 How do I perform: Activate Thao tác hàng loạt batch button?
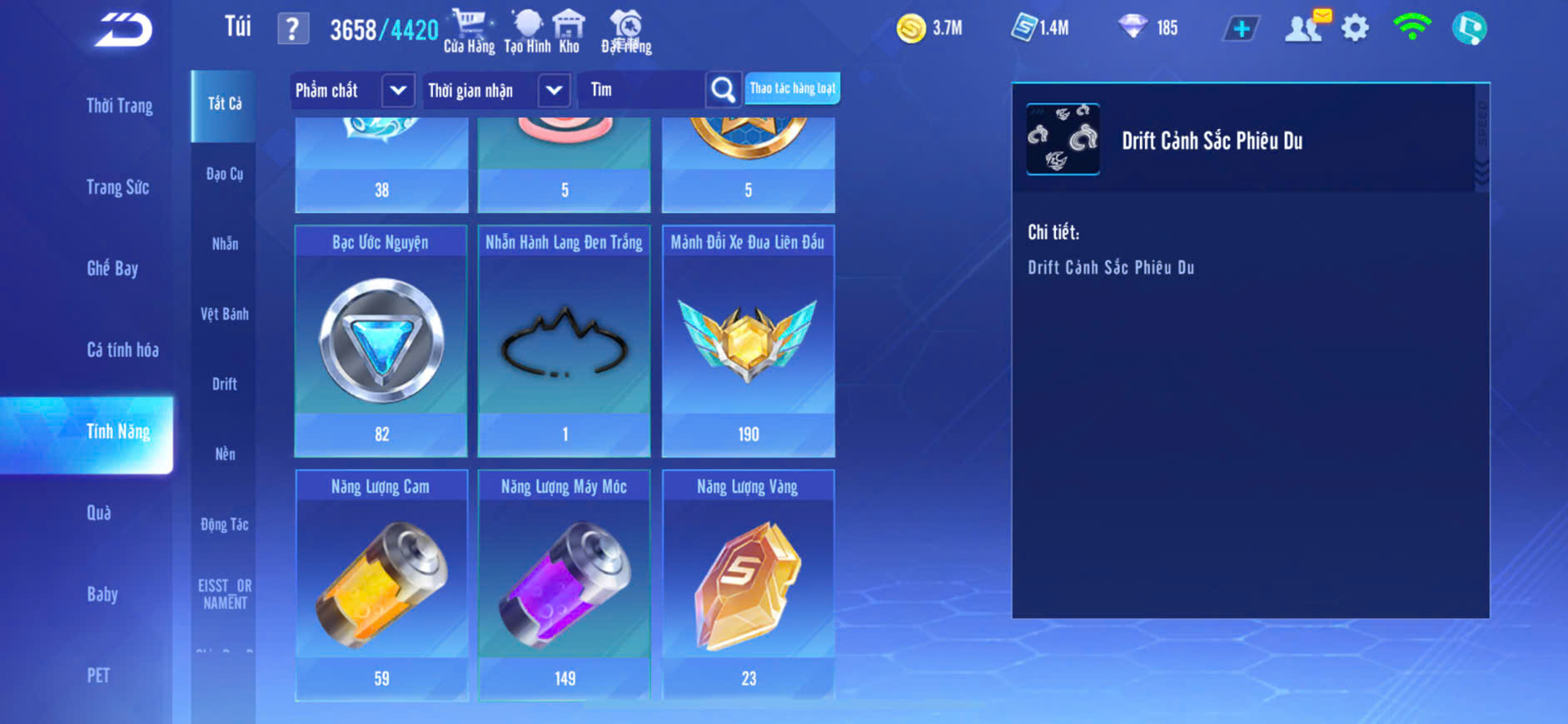coord(792,88)
